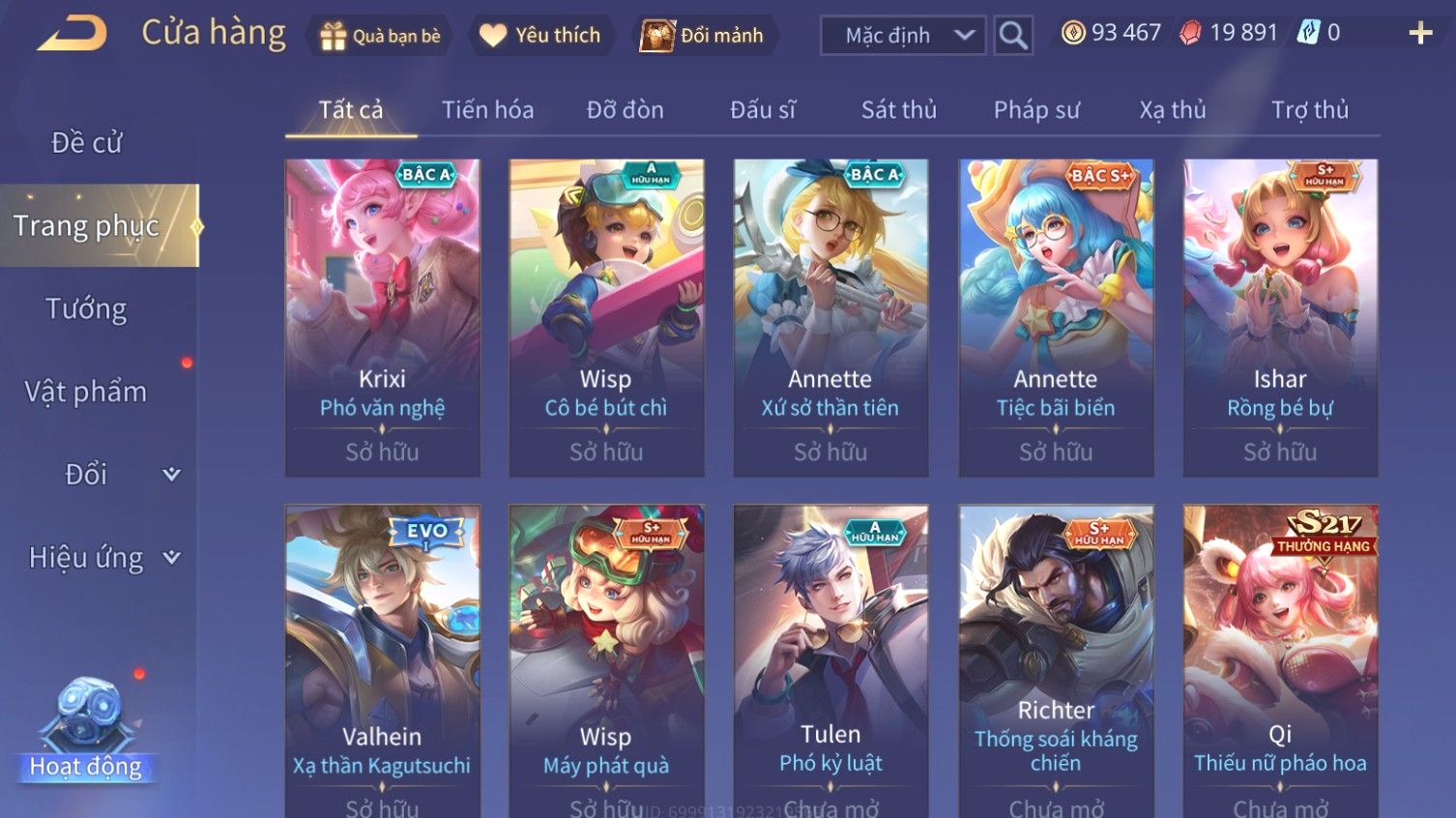
Task: Expand the Mặc định sort dropdown
Action: click(x=903, y=36)
